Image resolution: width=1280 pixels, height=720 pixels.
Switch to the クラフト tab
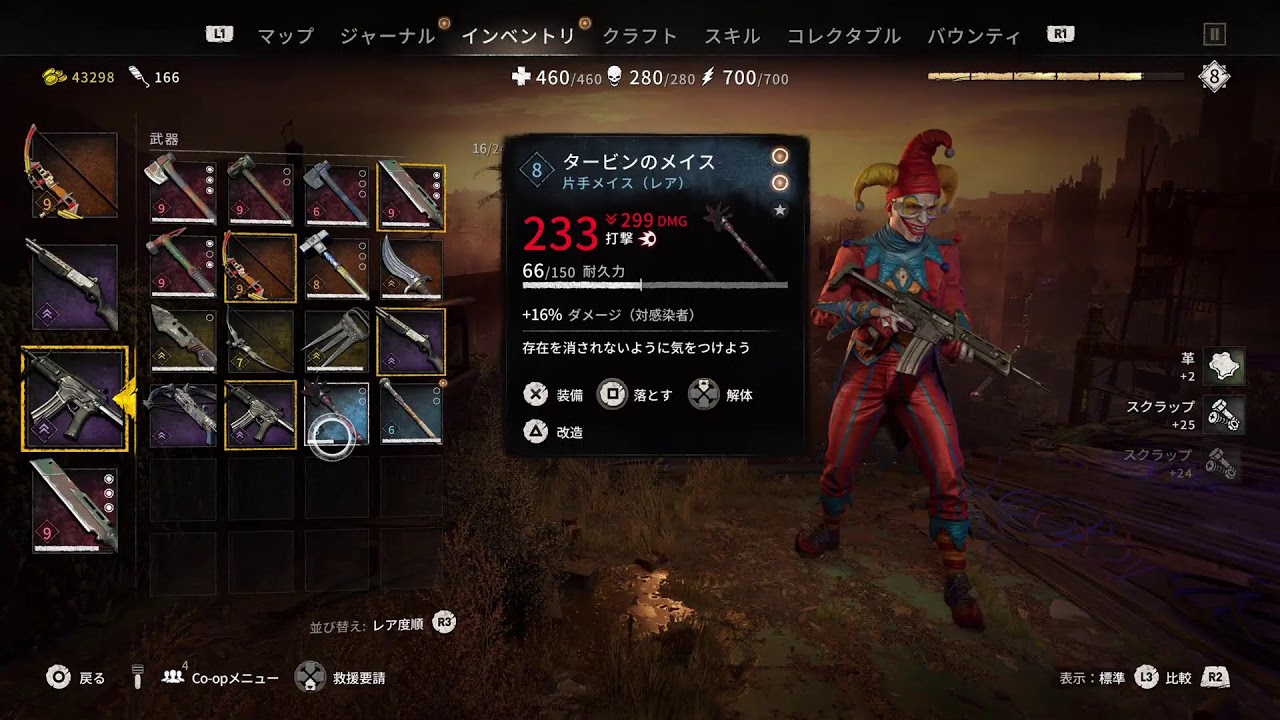(x=638, y=33)
